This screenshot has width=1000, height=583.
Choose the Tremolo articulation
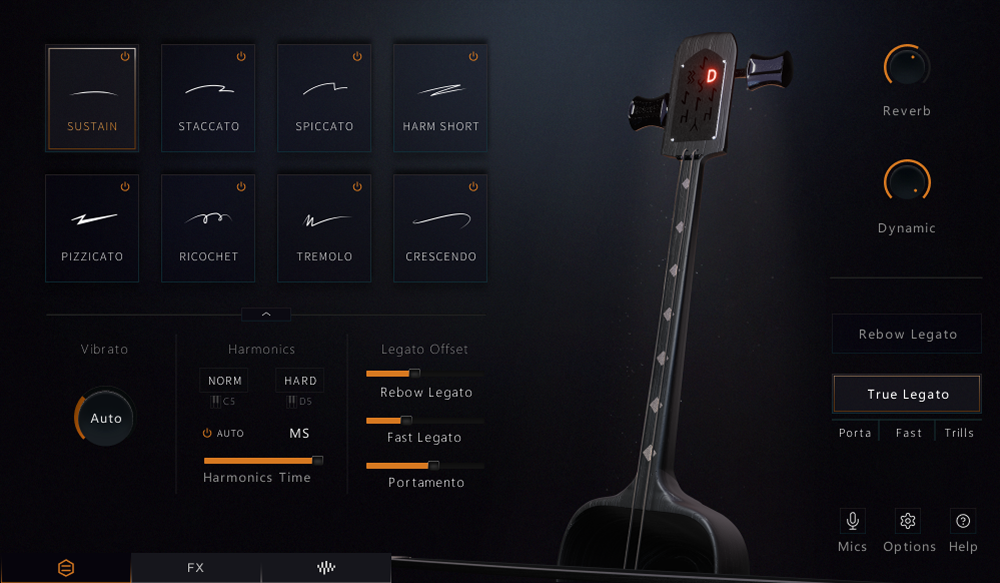pyautogui.click(x=324, y=228)
